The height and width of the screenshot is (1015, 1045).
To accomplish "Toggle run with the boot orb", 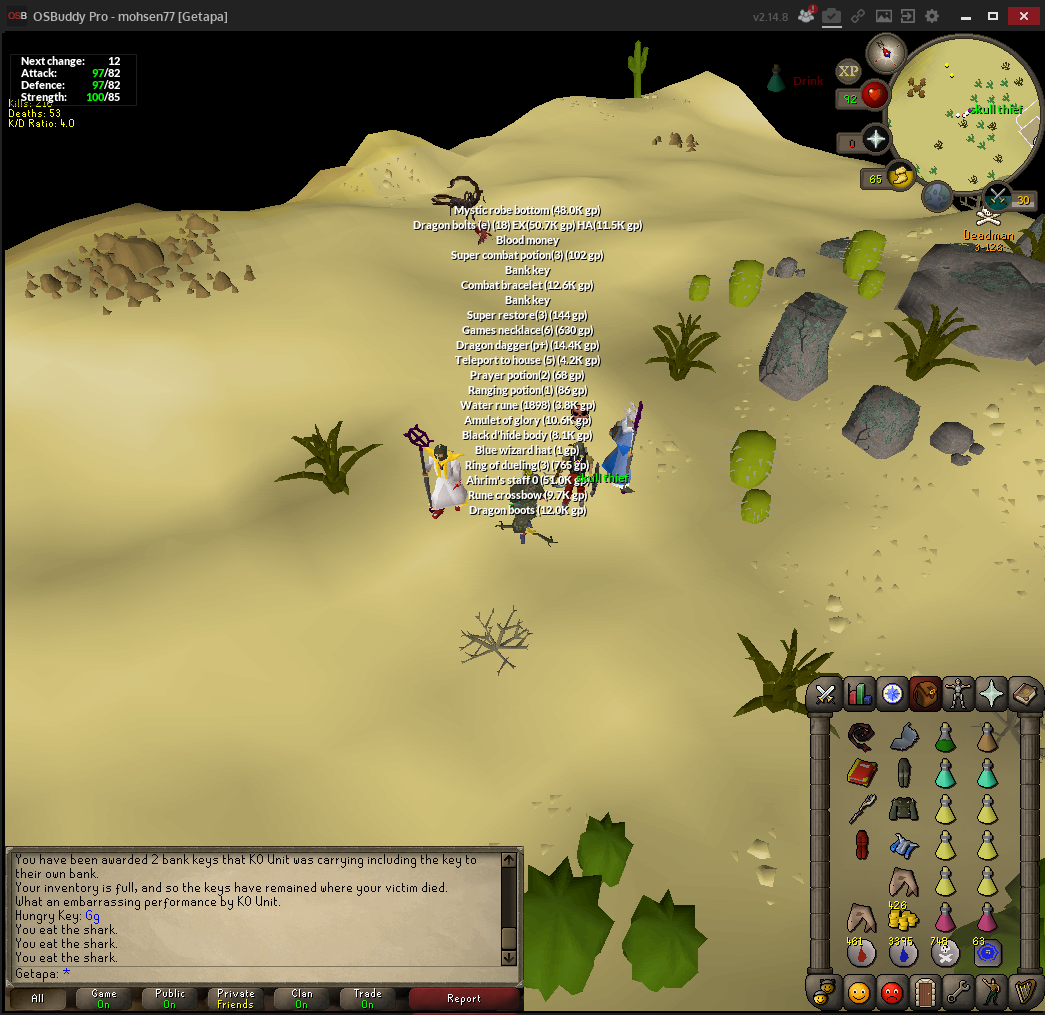I will point(900,175).
